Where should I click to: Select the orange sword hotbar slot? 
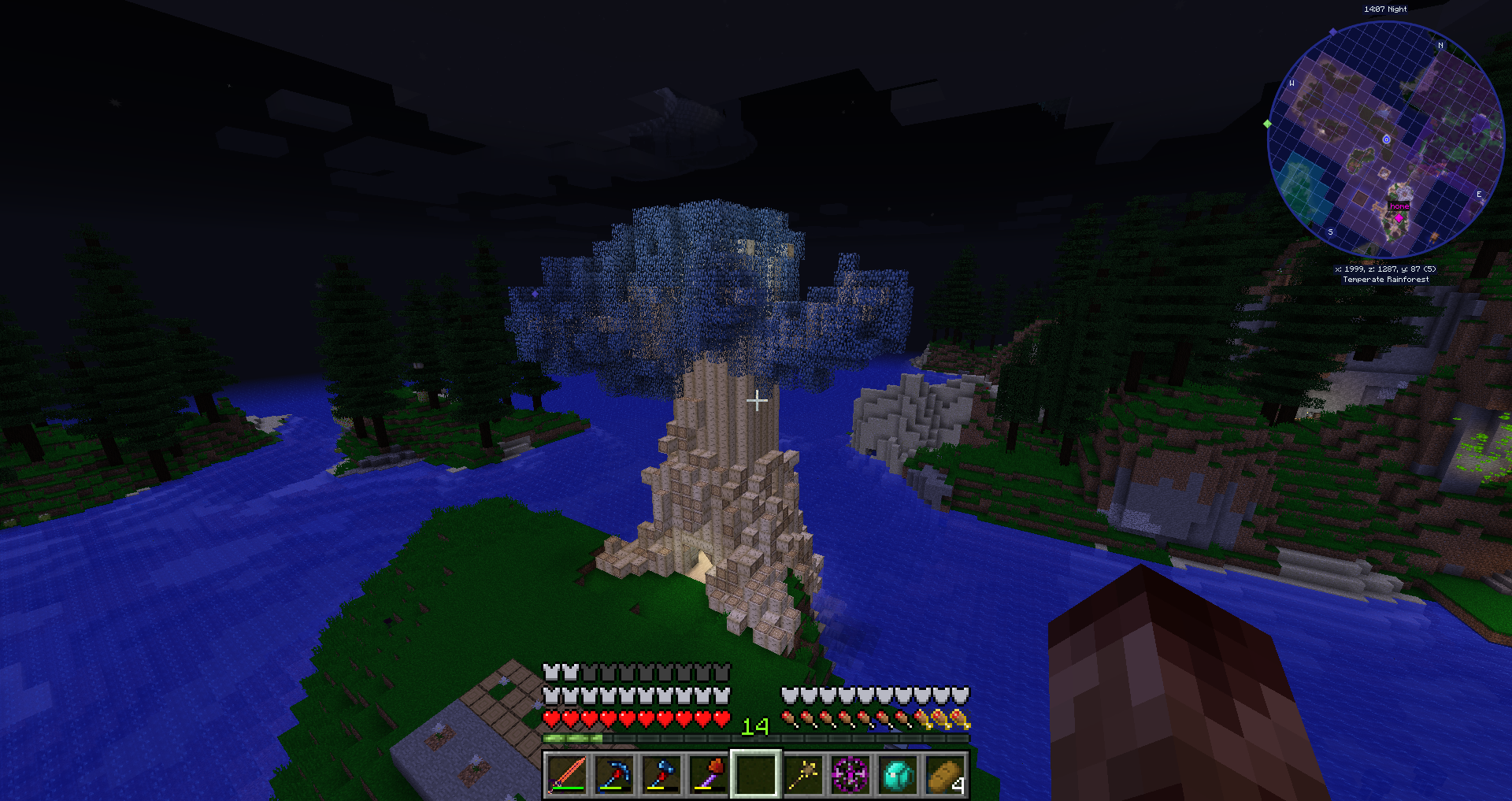pos(567,774)
